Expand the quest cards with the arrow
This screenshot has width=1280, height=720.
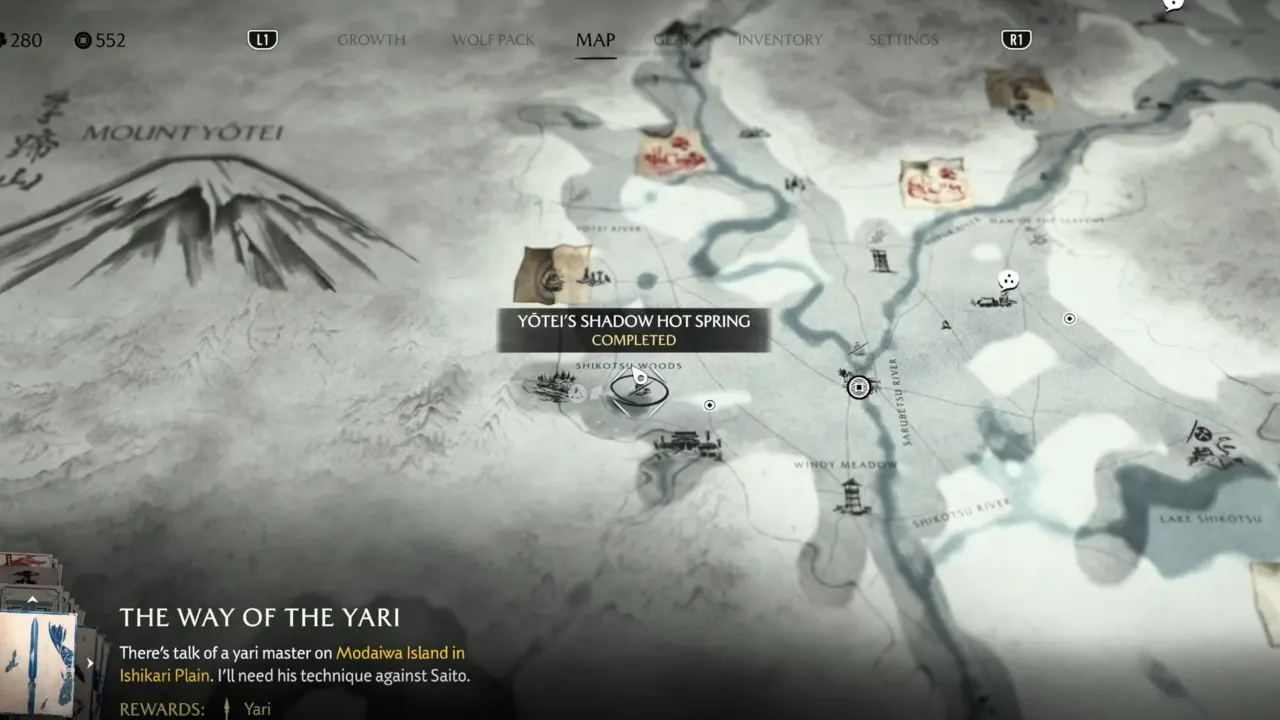(x=32, y=600)
